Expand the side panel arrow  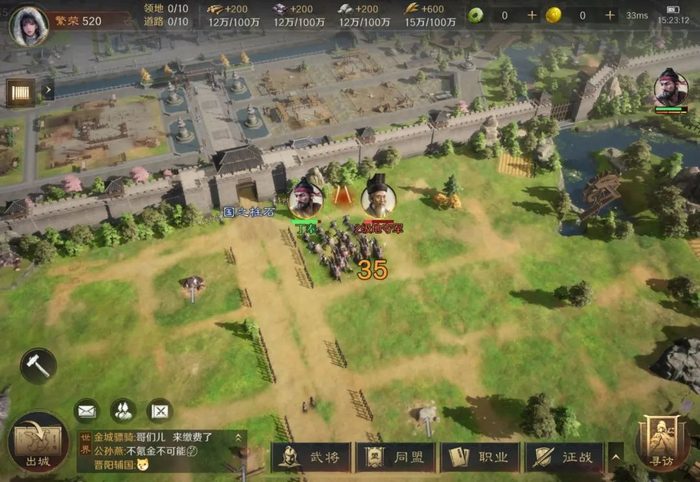tap(47, 92)
